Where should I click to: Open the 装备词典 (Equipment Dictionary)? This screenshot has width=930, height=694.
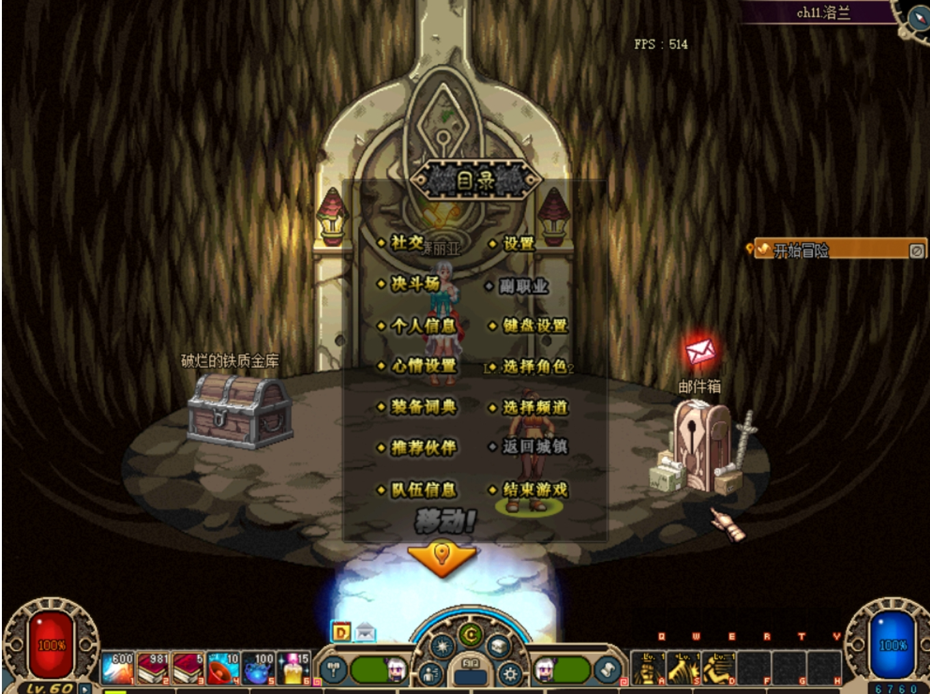[x=422, y=407]
